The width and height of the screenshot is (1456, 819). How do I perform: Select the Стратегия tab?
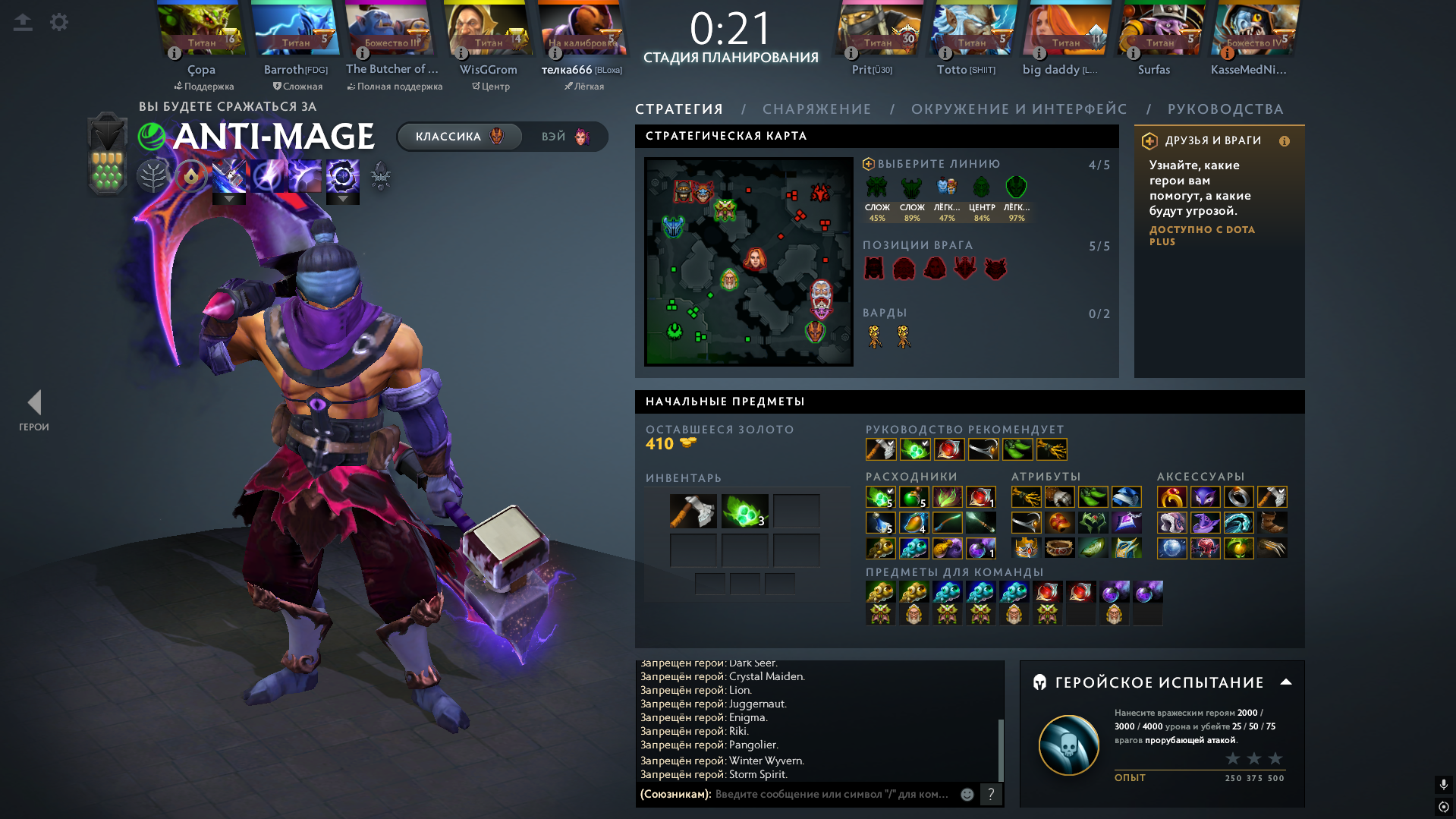(678, 109)
